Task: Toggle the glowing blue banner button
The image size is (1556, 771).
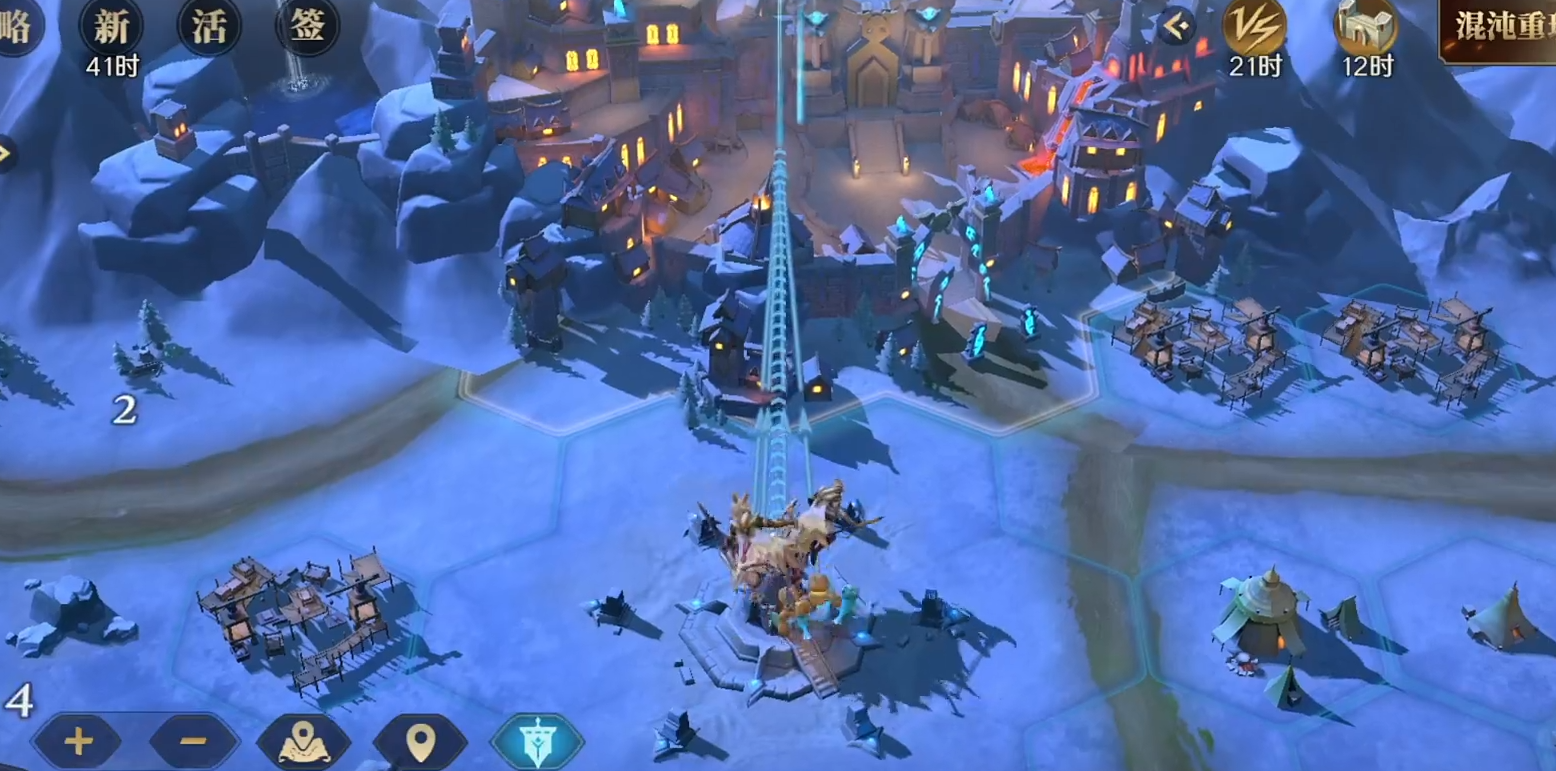Action: click(x=537, y=741)
